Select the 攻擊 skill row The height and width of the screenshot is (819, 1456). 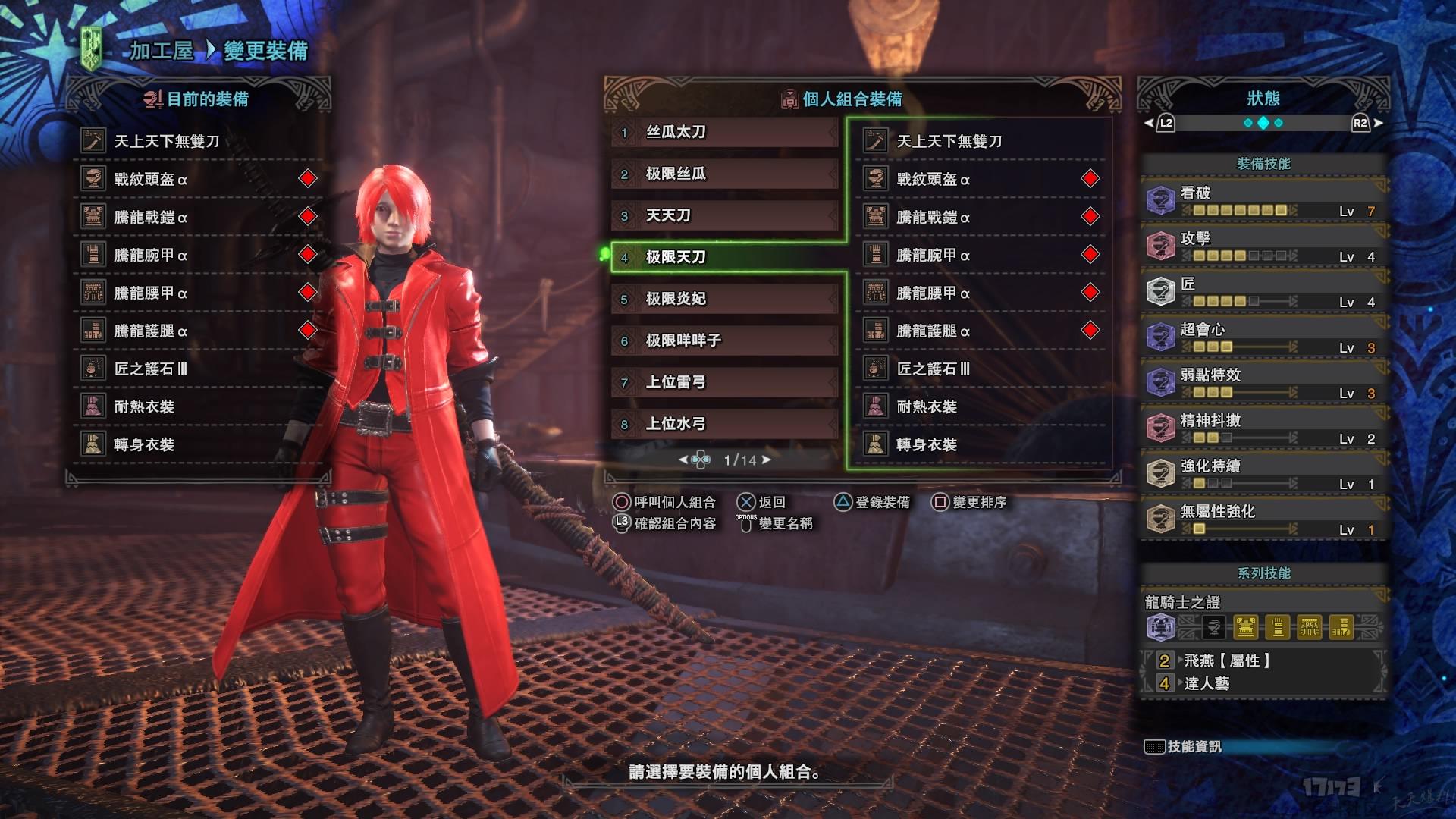[1263, 246]
